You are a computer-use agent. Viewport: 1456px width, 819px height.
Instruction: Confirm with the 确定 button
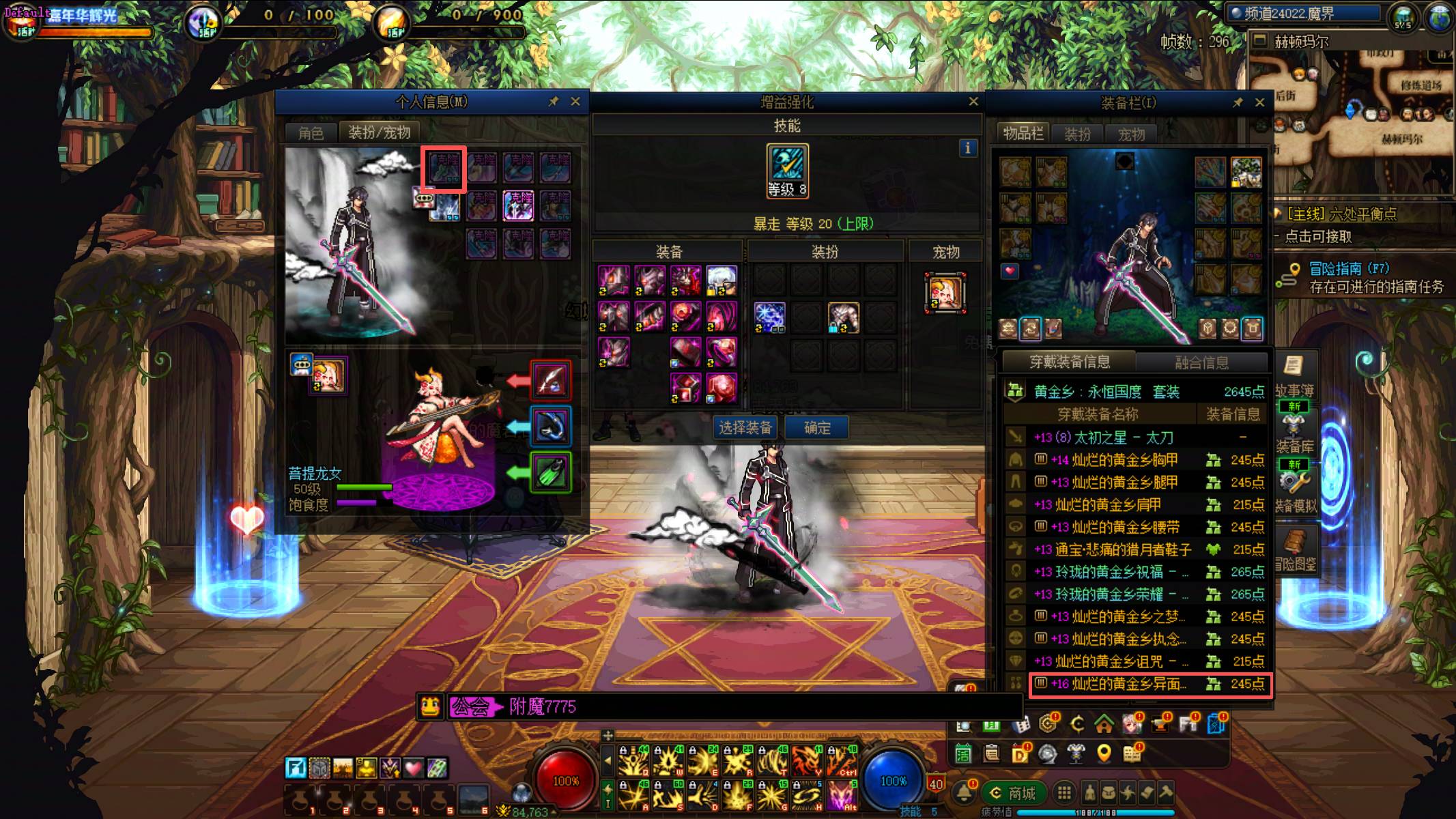click(816, 428)
